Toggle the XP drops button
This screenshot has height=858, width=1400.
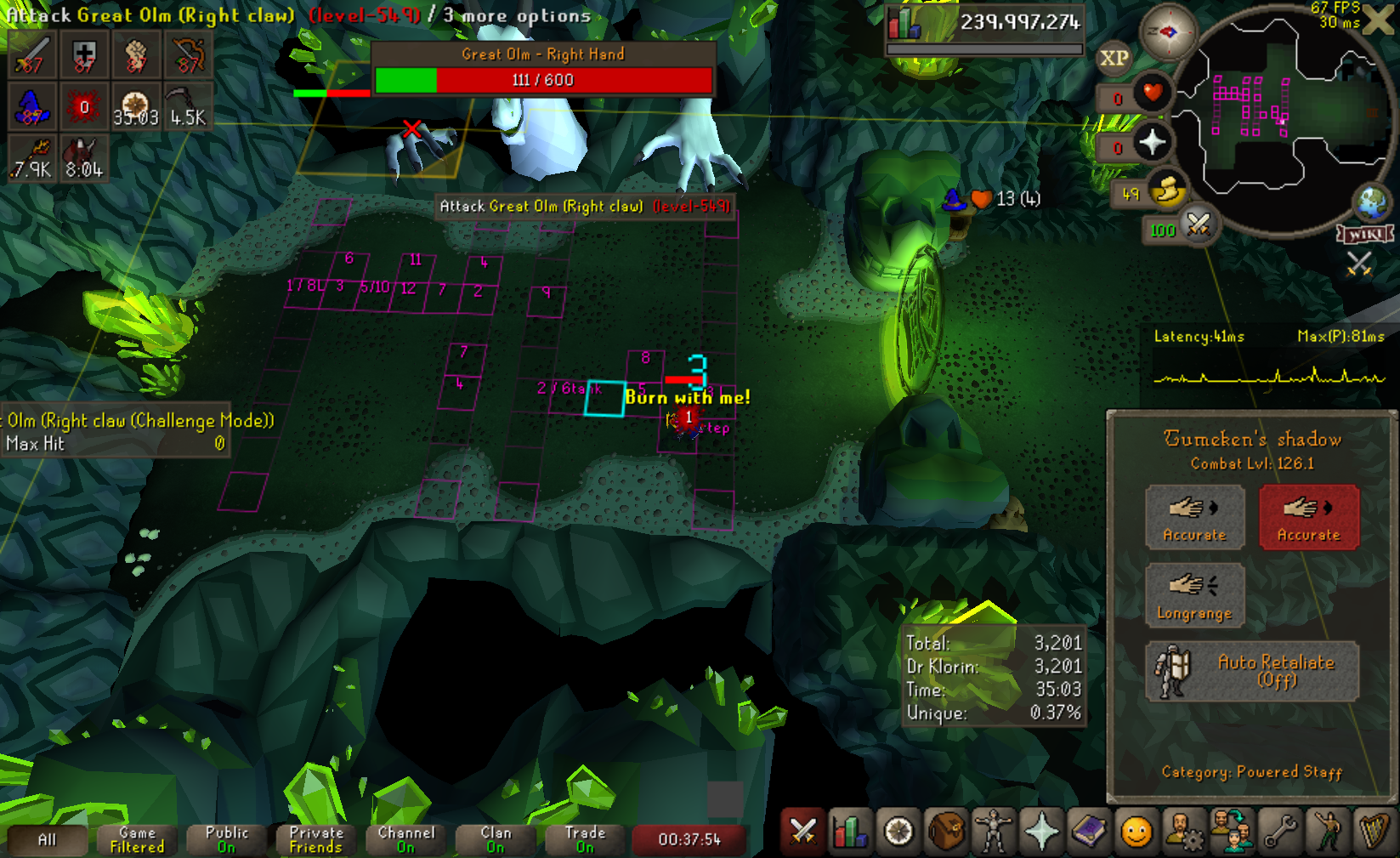click(1114, 59)
